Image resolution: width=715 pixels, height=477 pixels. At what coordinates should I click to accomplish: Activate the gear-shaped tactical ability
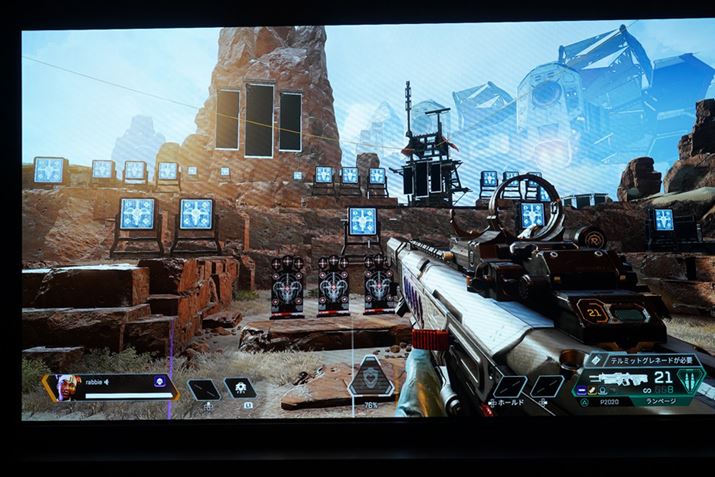pyautogui.click(x=240, y=388)
